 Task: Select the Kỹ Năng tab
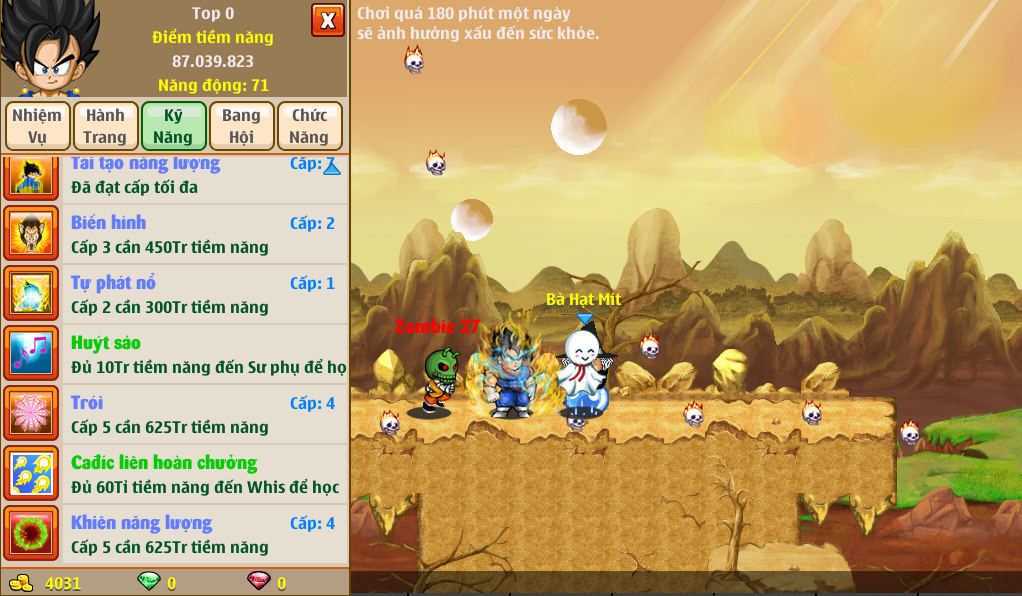[173, 126]
